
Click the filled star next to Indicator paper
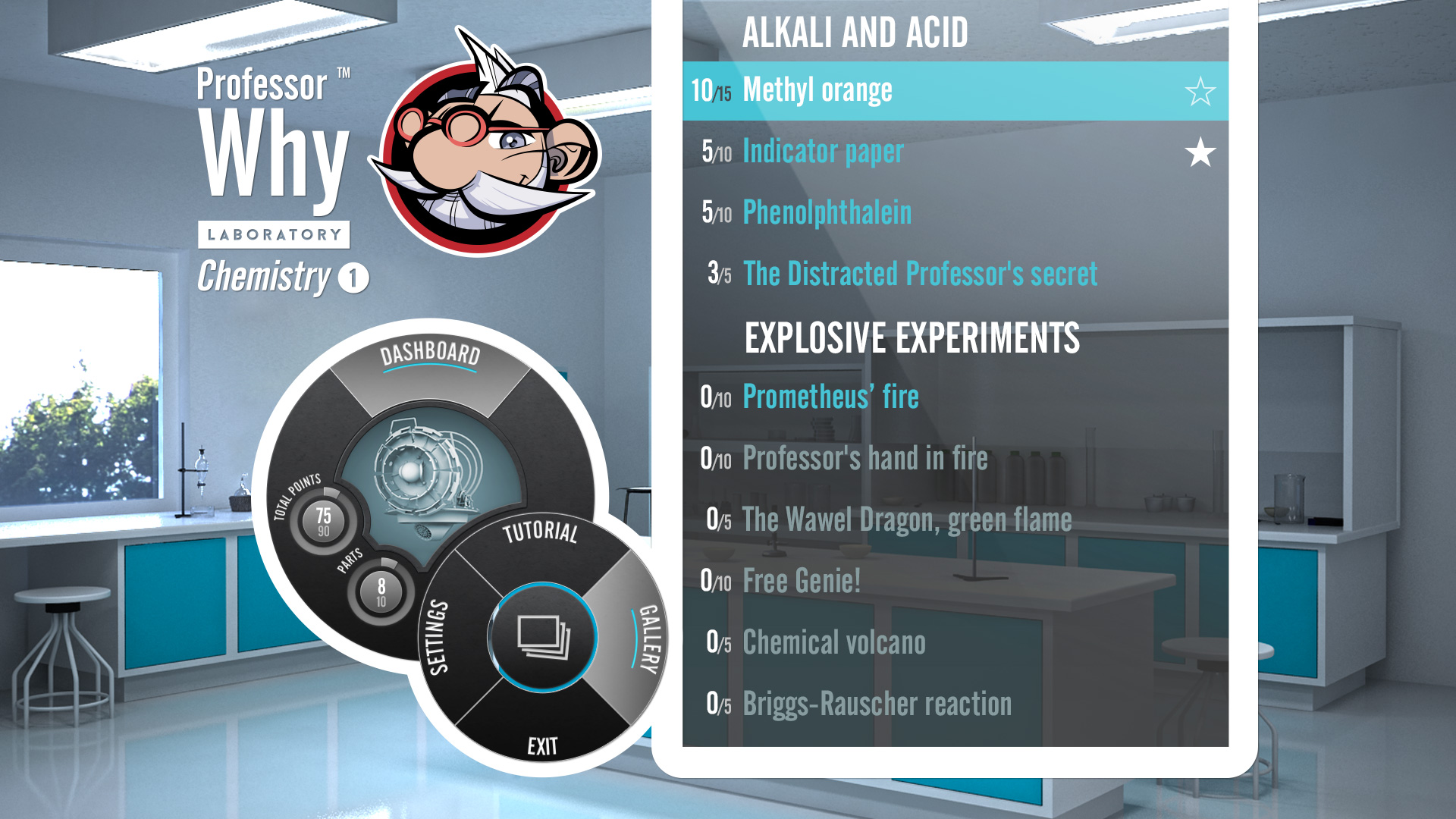click(x=1200, y=152)
